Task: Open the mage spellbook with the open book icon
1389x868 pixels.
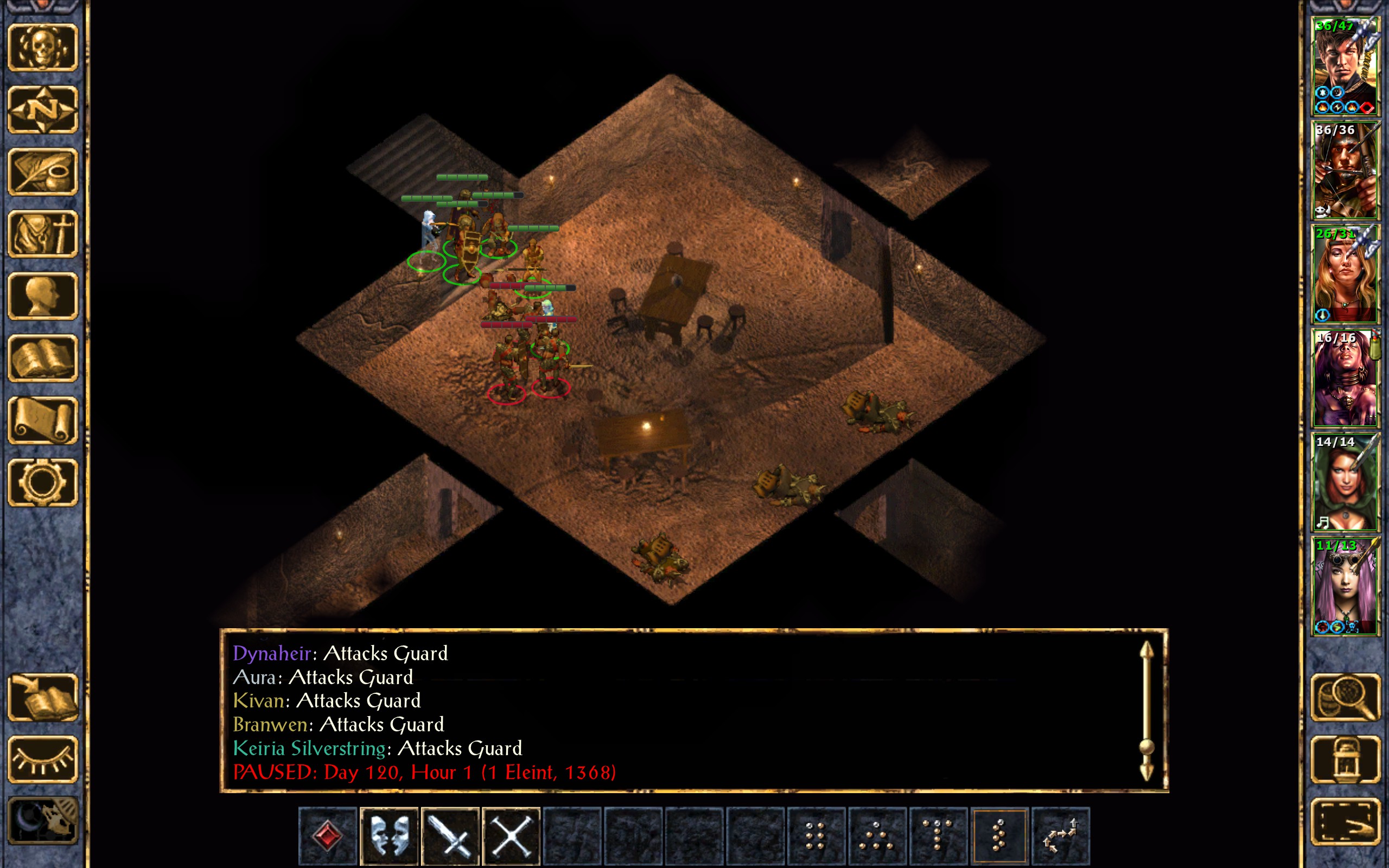Action: 43,358
